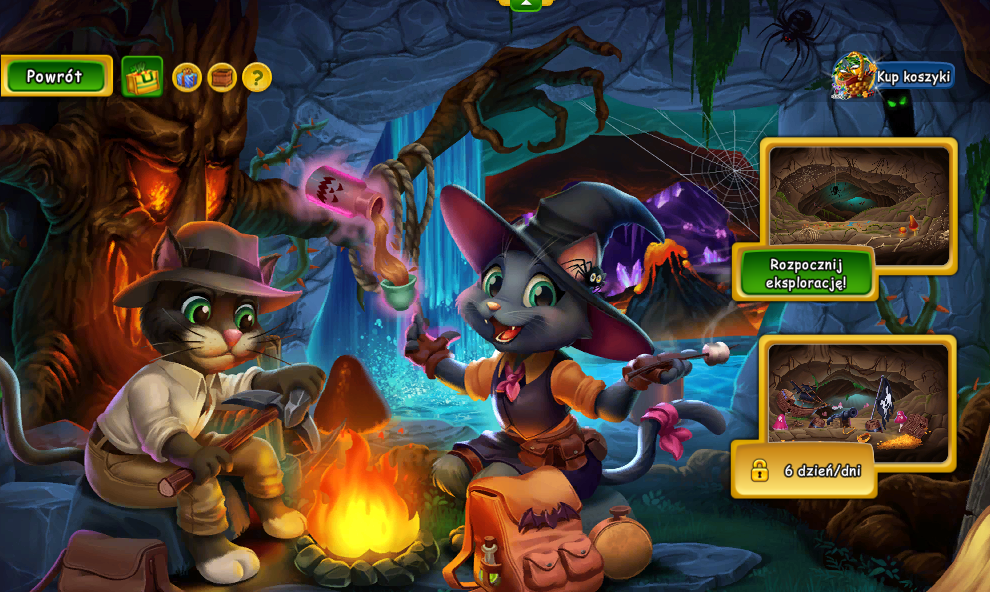Show help with the question mark icon
990x592 pixels.
pyautogui.click(x=257, y=77)
